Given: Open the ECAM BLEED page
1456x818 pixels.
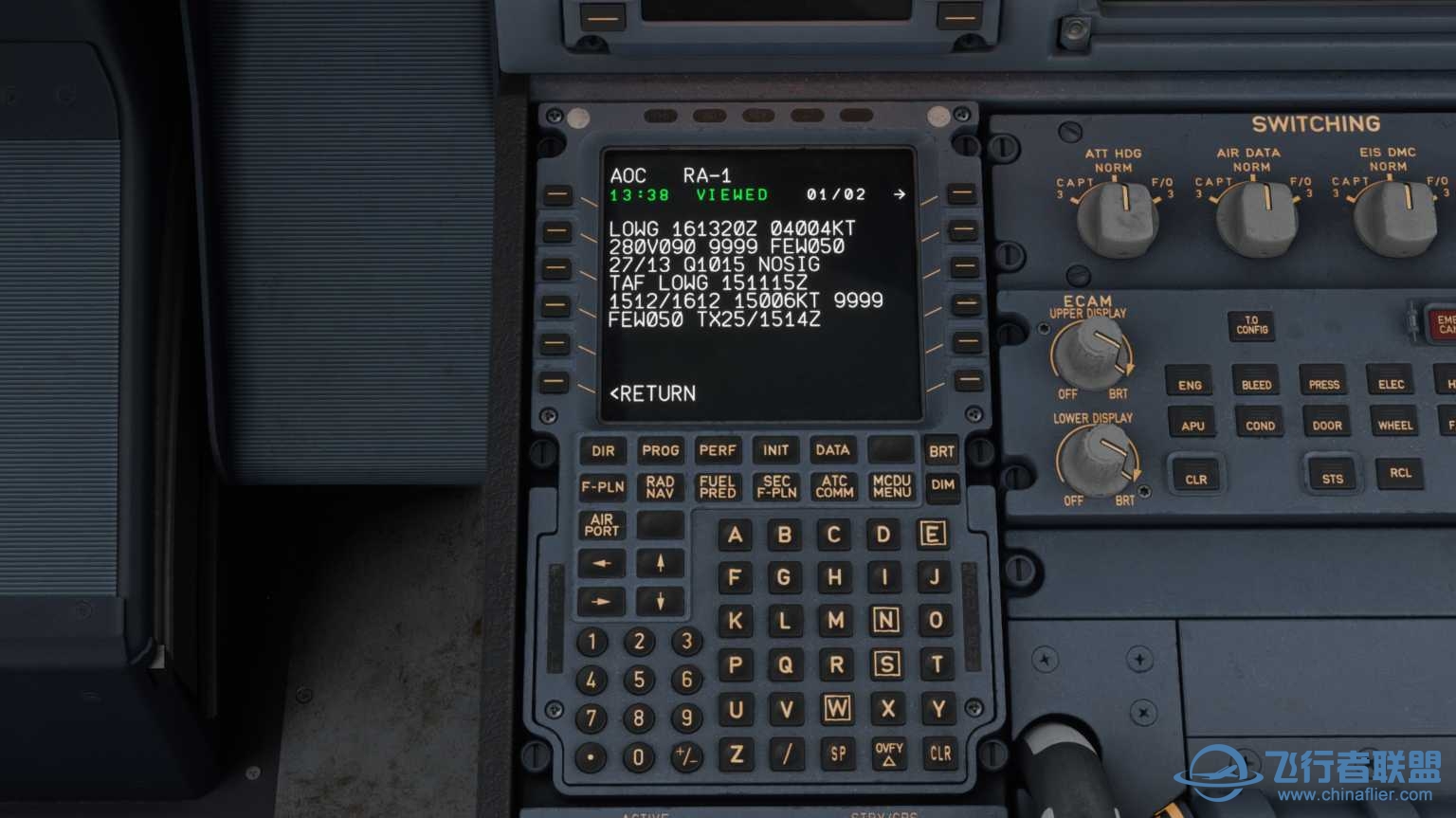Looking at the screenshot, I should (x=1256, y=385).
